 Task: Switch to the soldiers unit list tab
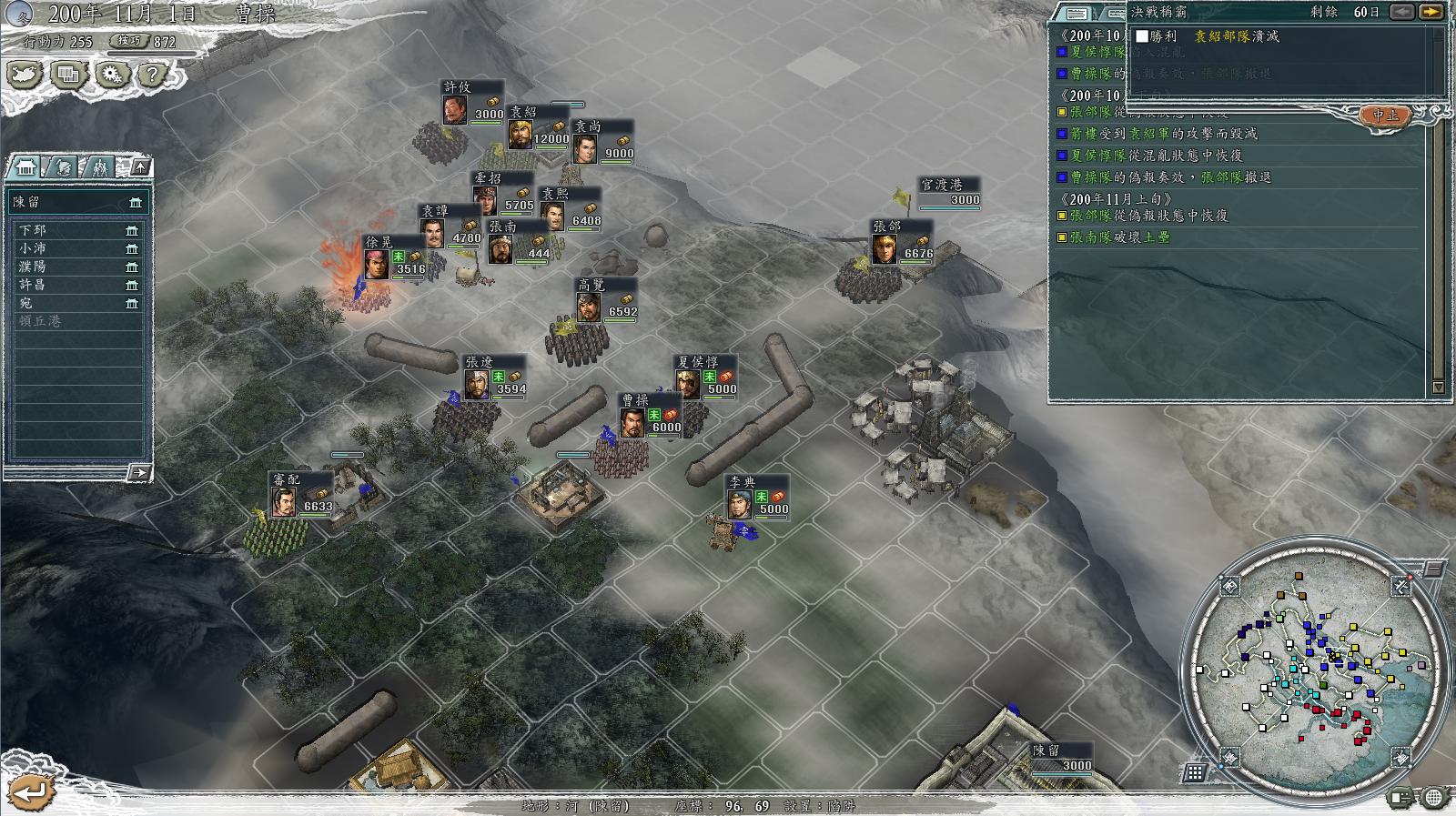coord(98,167)
